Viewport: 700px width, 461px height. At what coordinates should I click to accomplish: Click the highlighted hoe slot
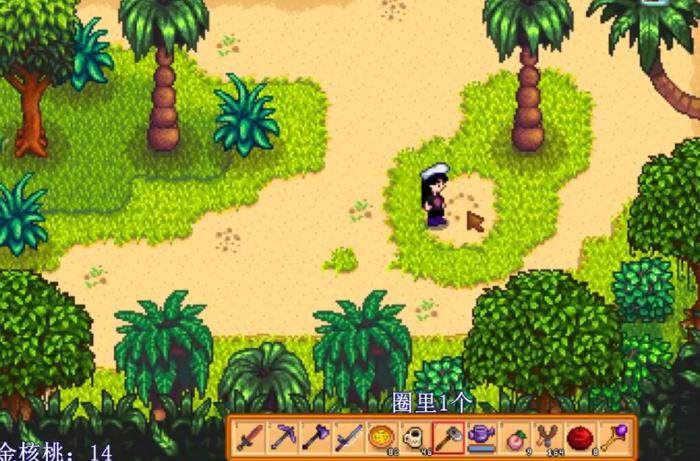click(448, 438)
